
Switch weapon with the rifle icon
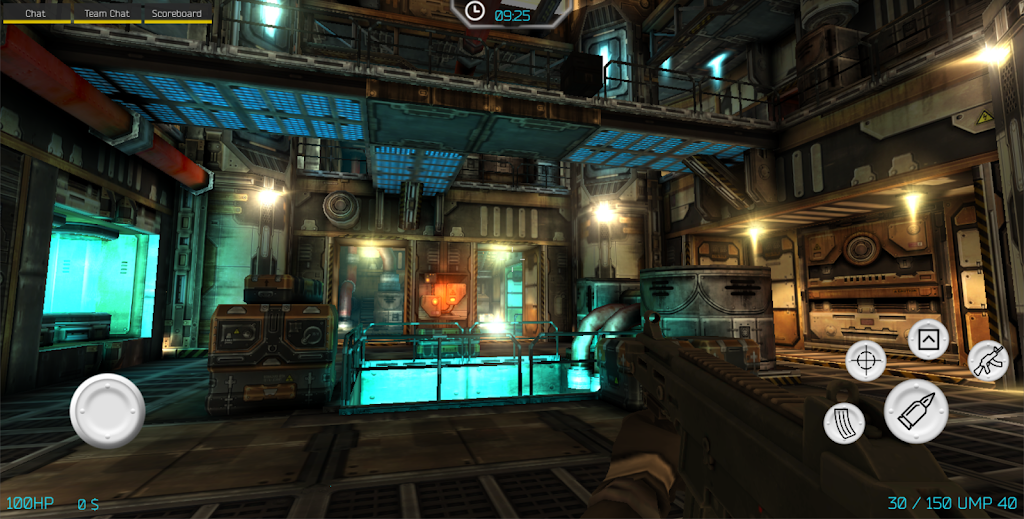[x=988, y=360]
